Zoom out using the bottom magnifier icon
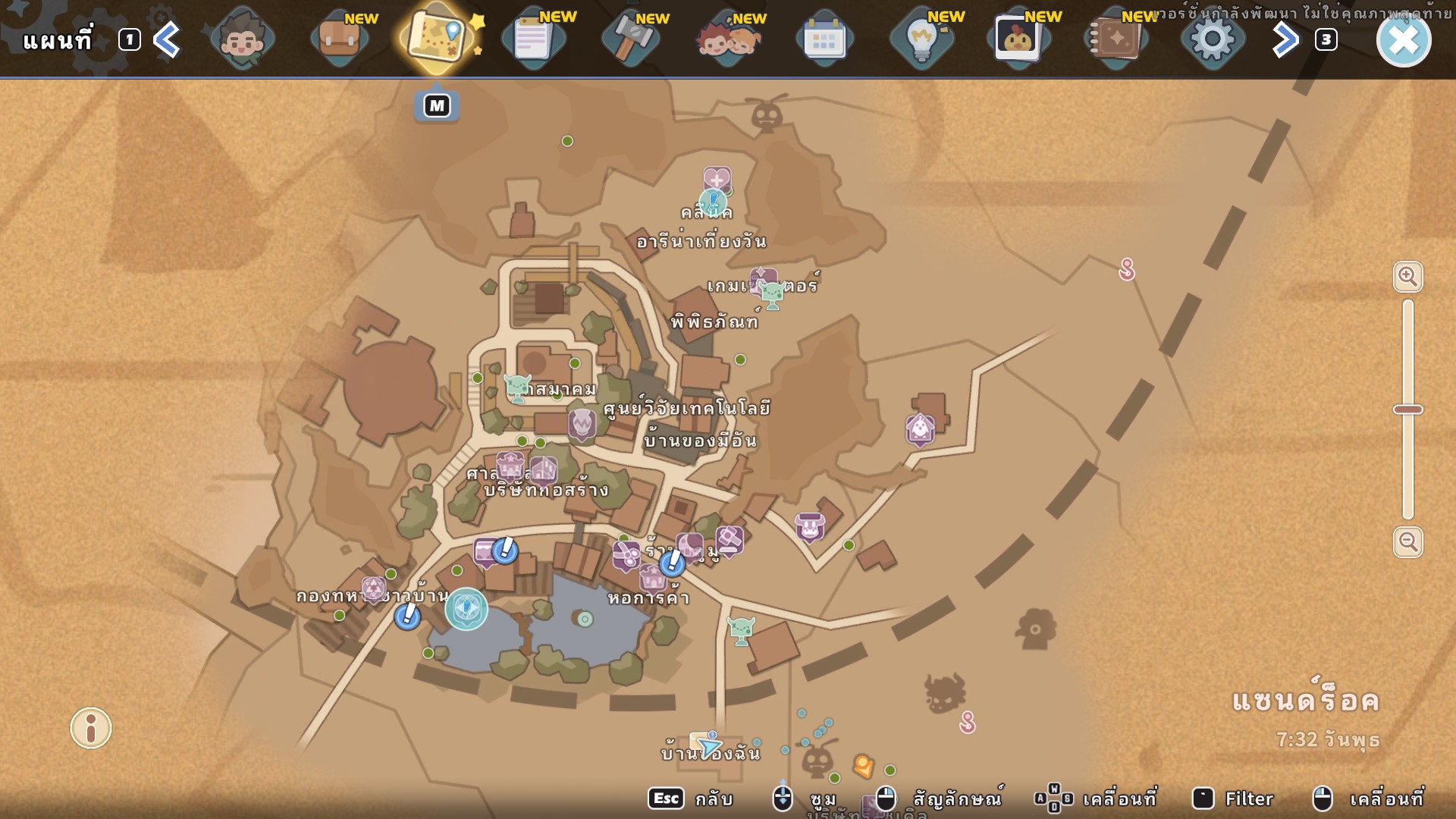This screenshot has height=819, width=1456. point(1407,543)
